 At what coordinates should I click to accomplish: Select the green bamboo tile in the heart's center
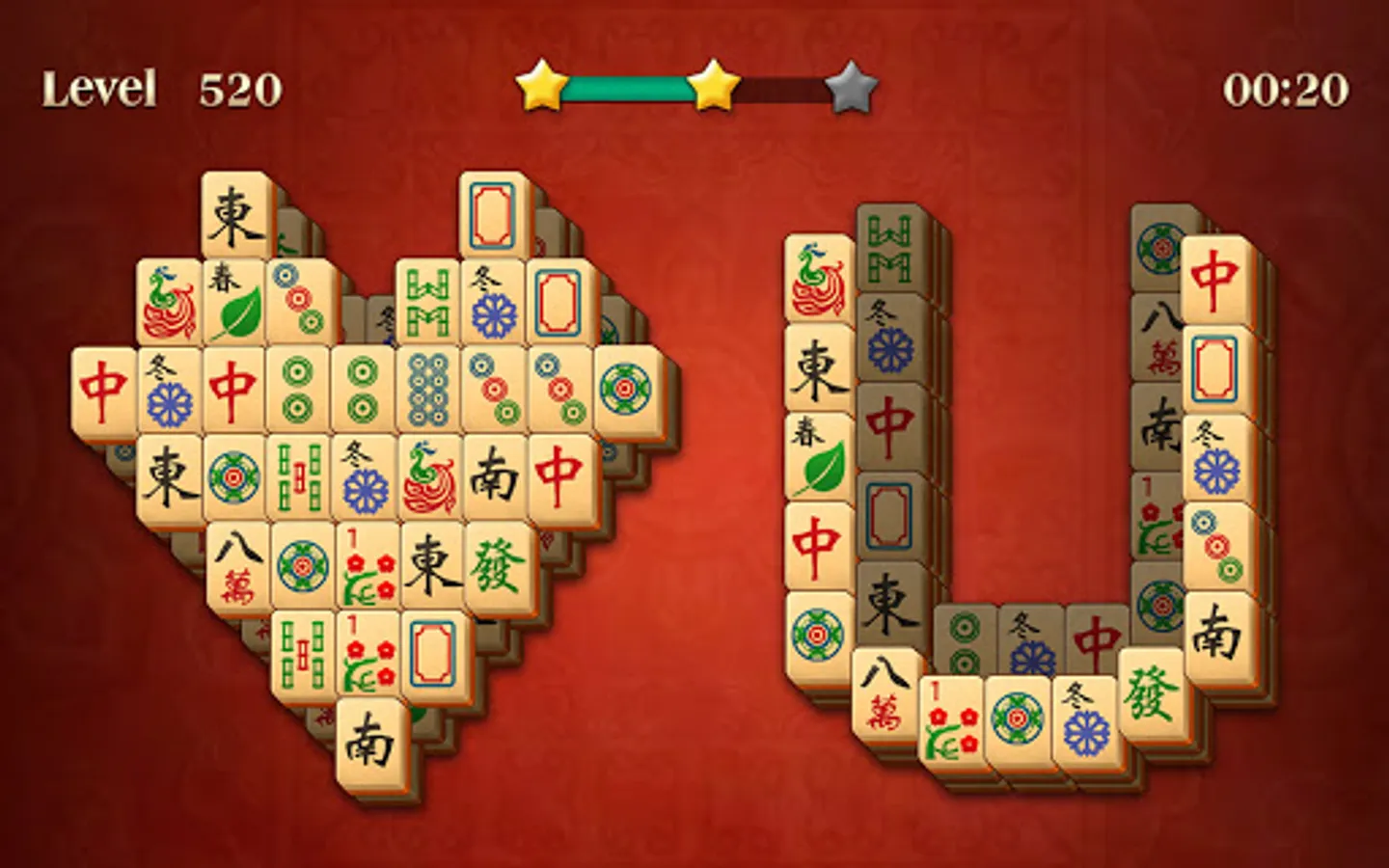point(299,473)
